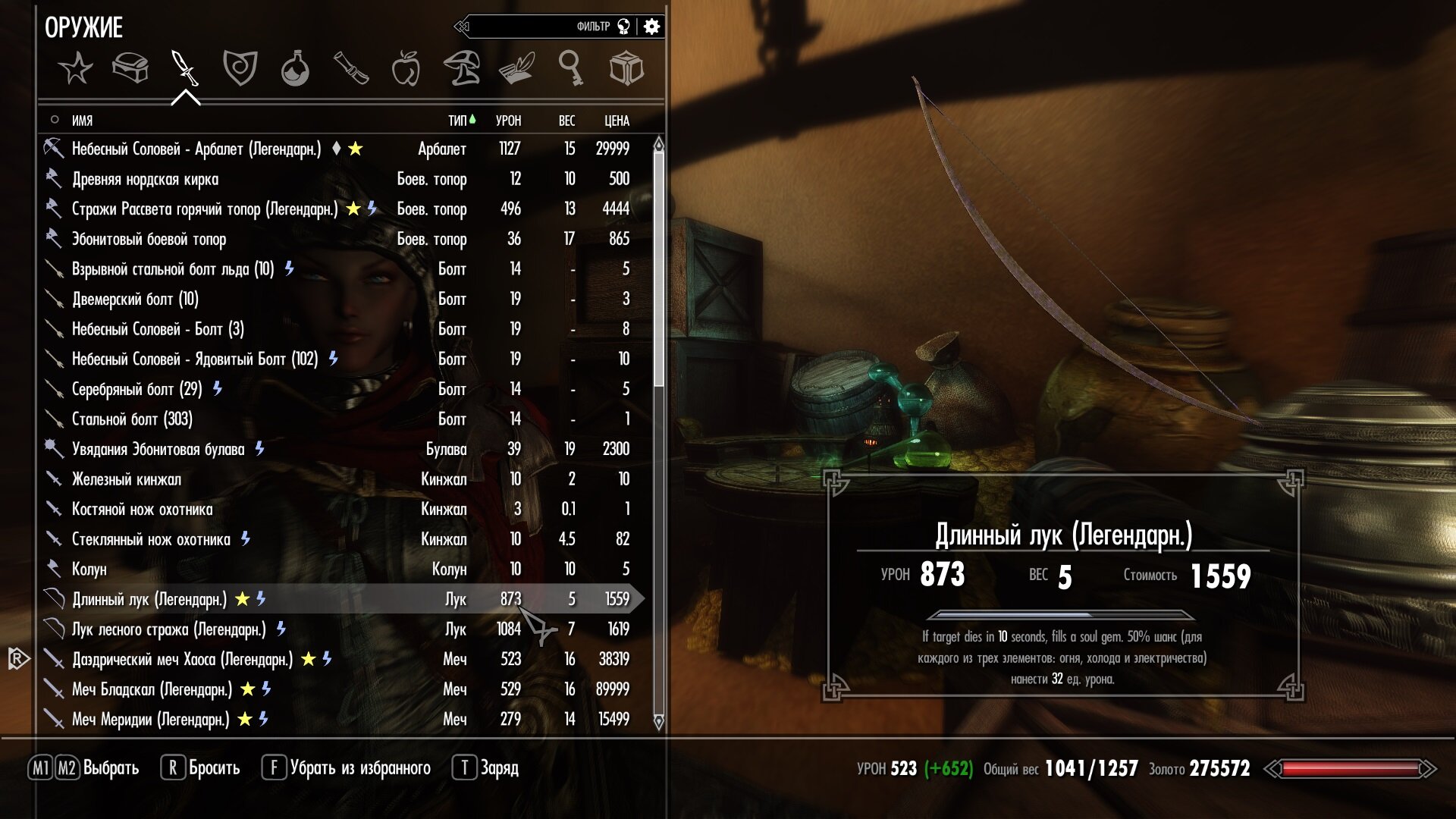
Task: Sort the list by УРОН column
Action: coord(508,121)
